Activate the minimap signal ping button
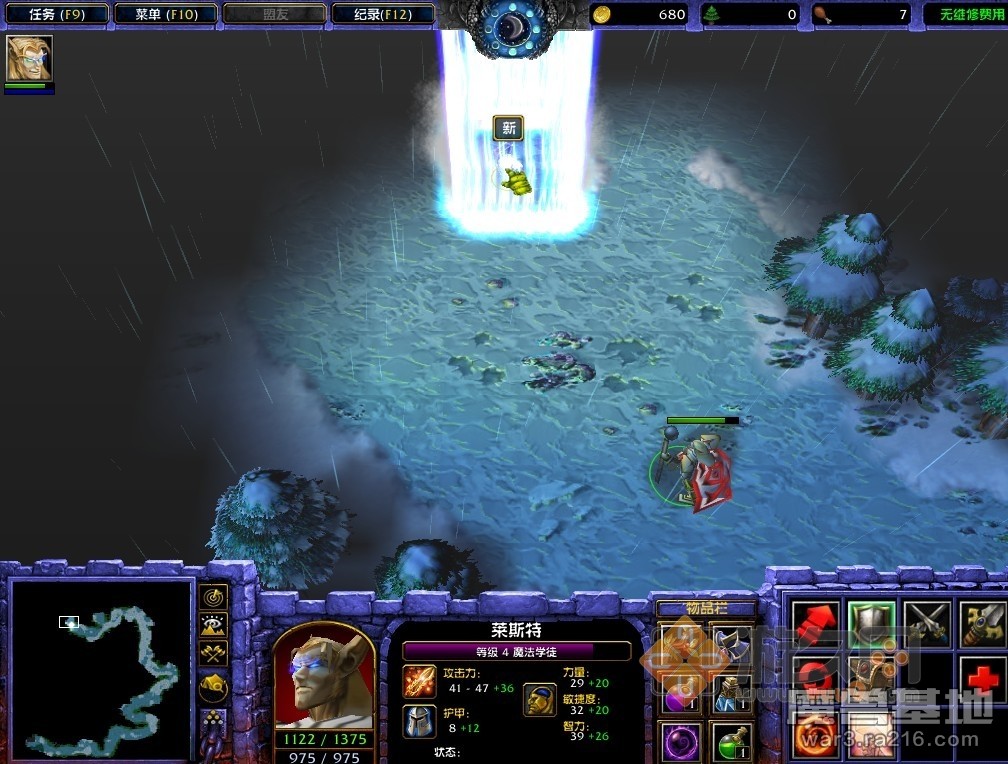This screenshot has height=764, width=1008. pyautogui.click(x=213, y=597)
